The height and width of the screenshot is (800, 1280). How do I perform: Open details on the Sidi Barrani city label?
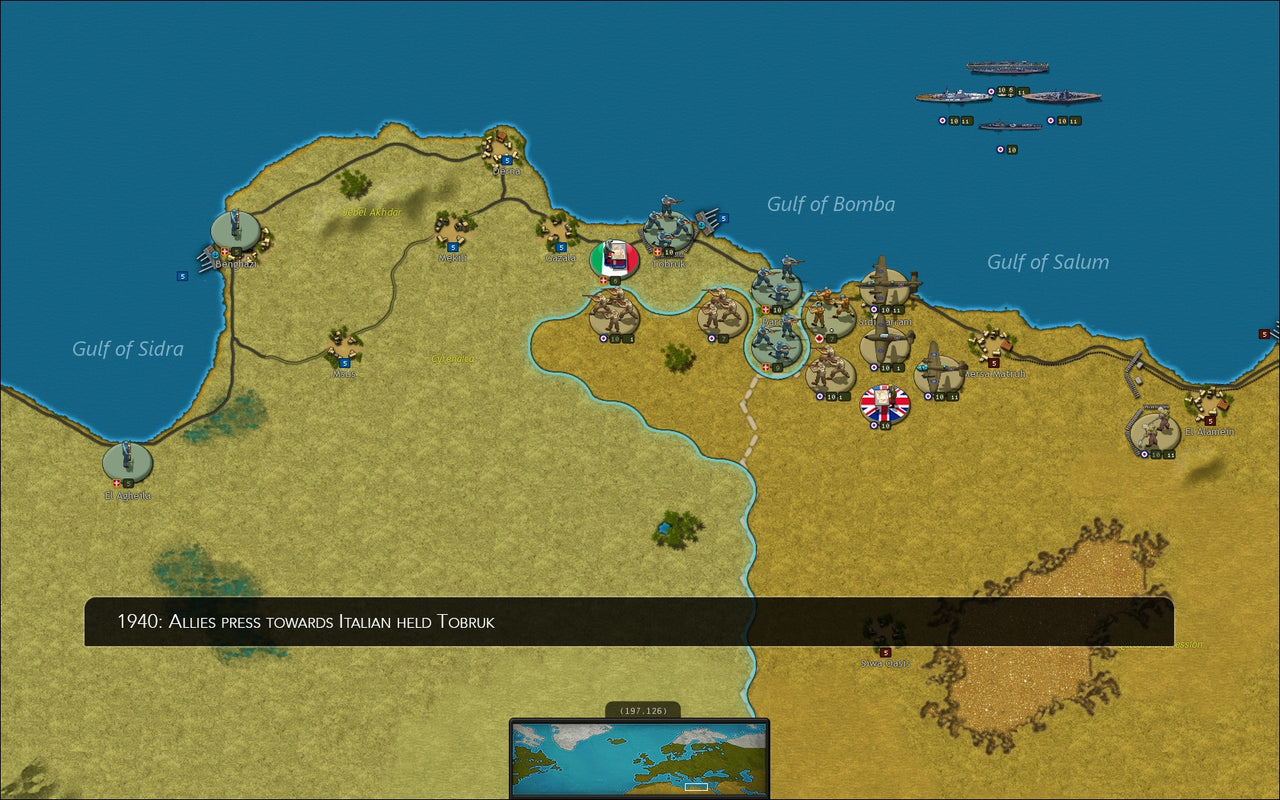886,321
